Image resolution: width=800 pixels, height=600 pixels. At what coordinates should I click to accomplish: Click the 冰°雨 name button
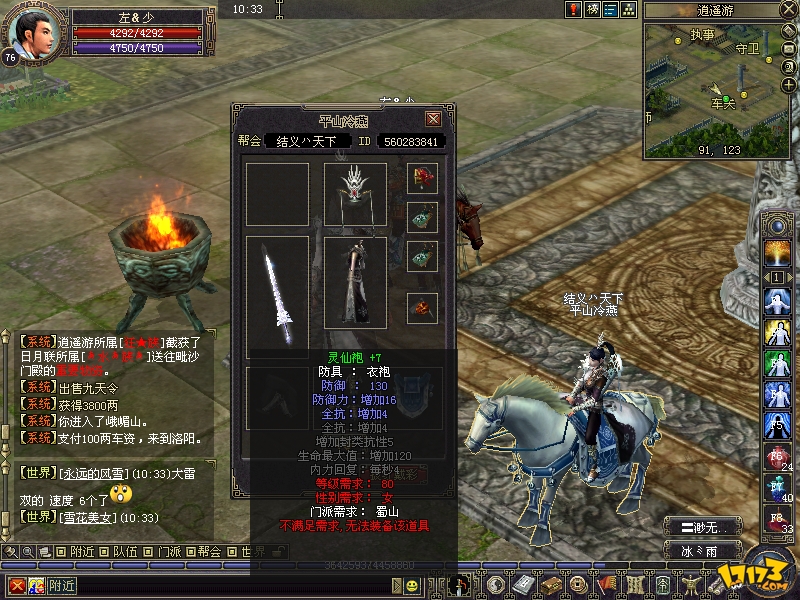pyautogui.click(x=704, y=550)
